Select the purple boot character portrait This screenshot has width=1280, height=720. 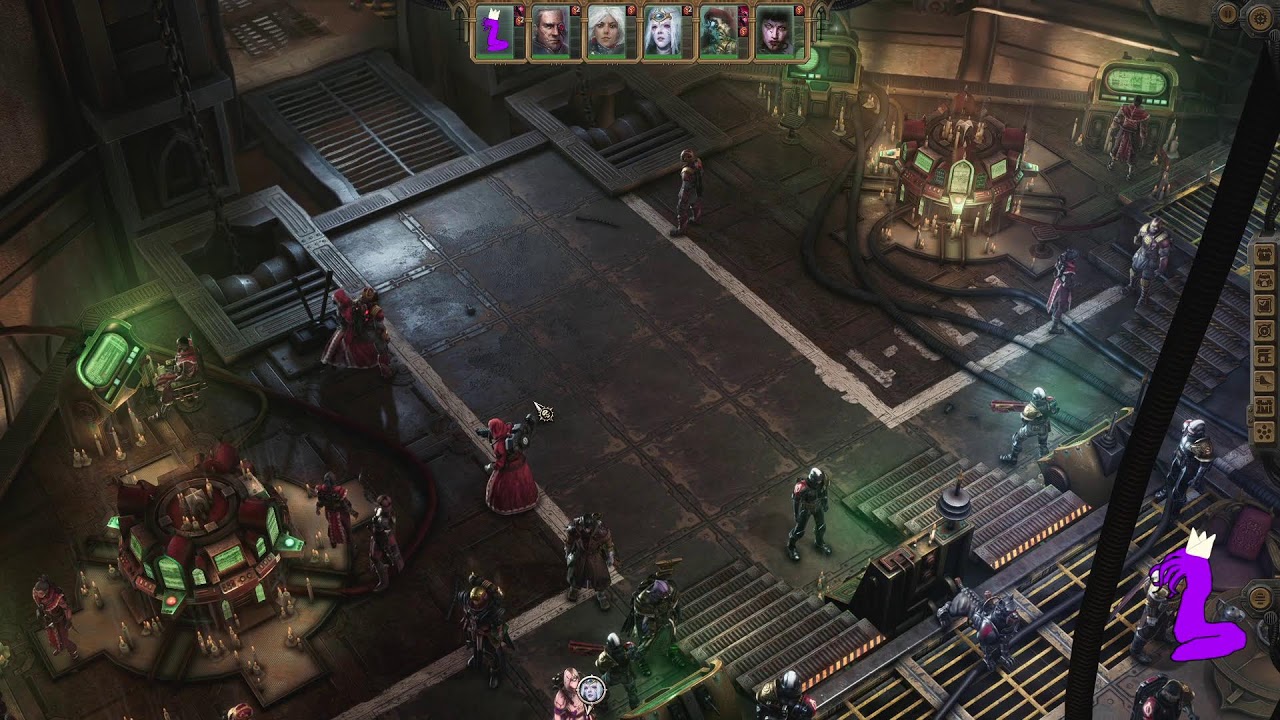tap(494, 33)
